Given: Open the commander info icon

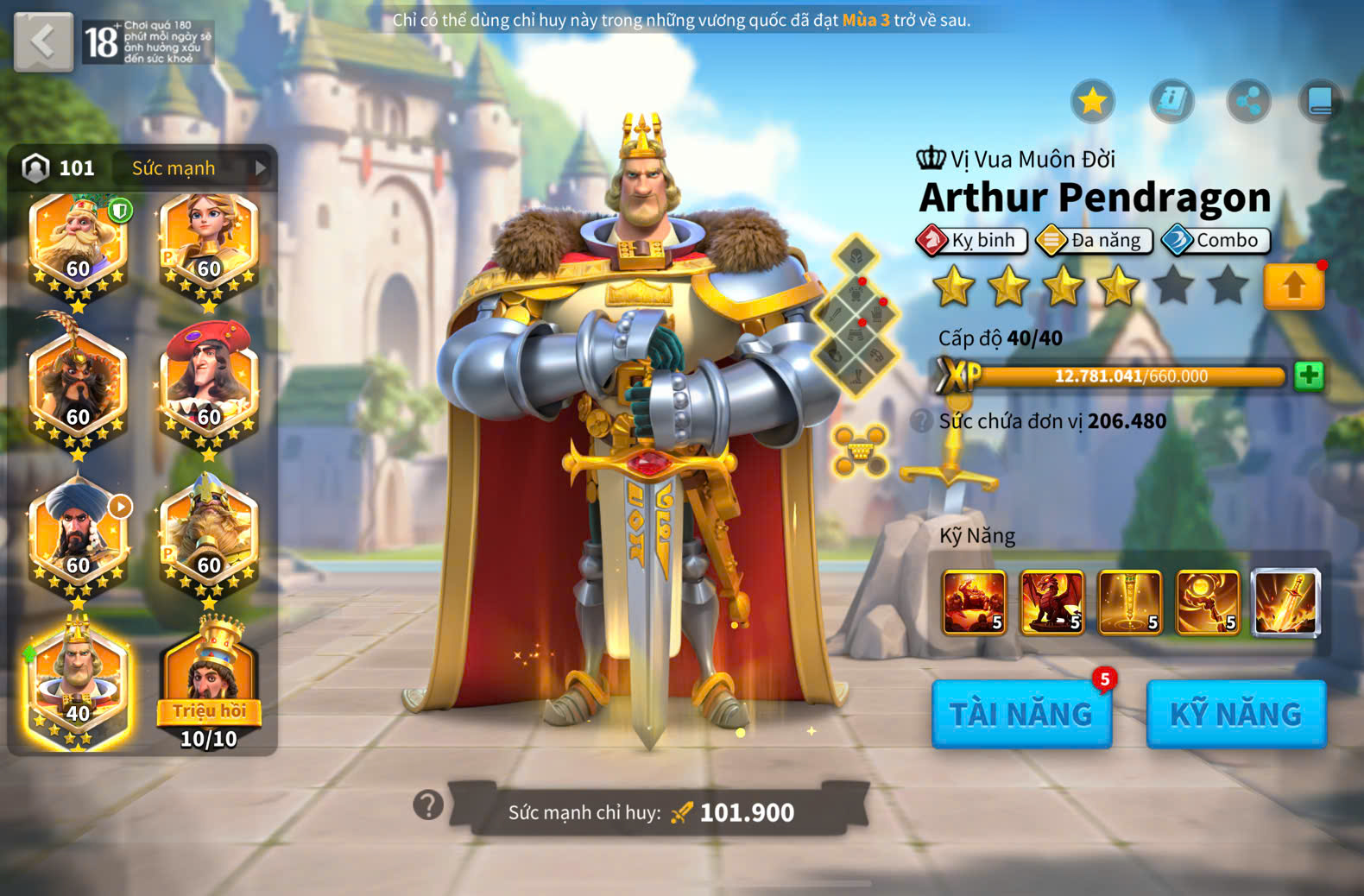Looking at the screenshot, I should tap(1171, 102).
